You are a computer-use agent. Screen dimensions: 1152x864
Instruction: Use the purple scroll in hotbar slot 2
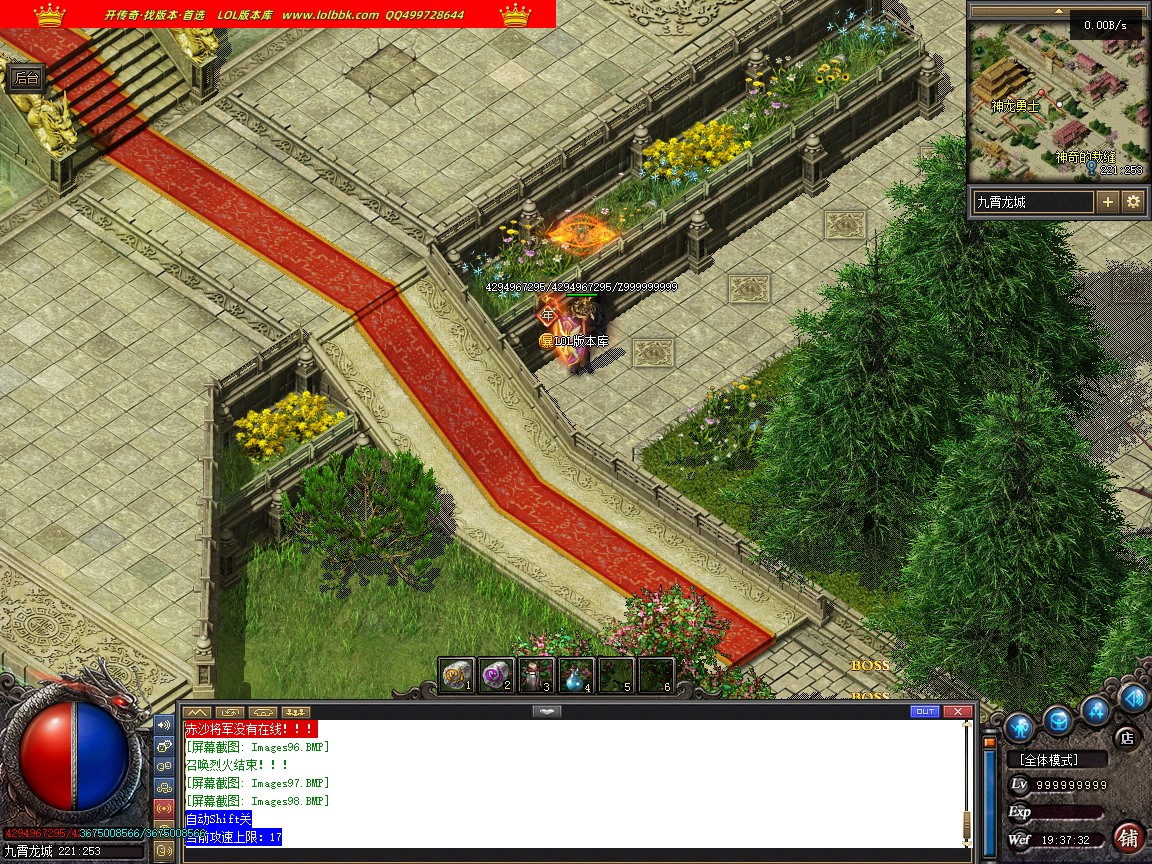coord(497,675)
